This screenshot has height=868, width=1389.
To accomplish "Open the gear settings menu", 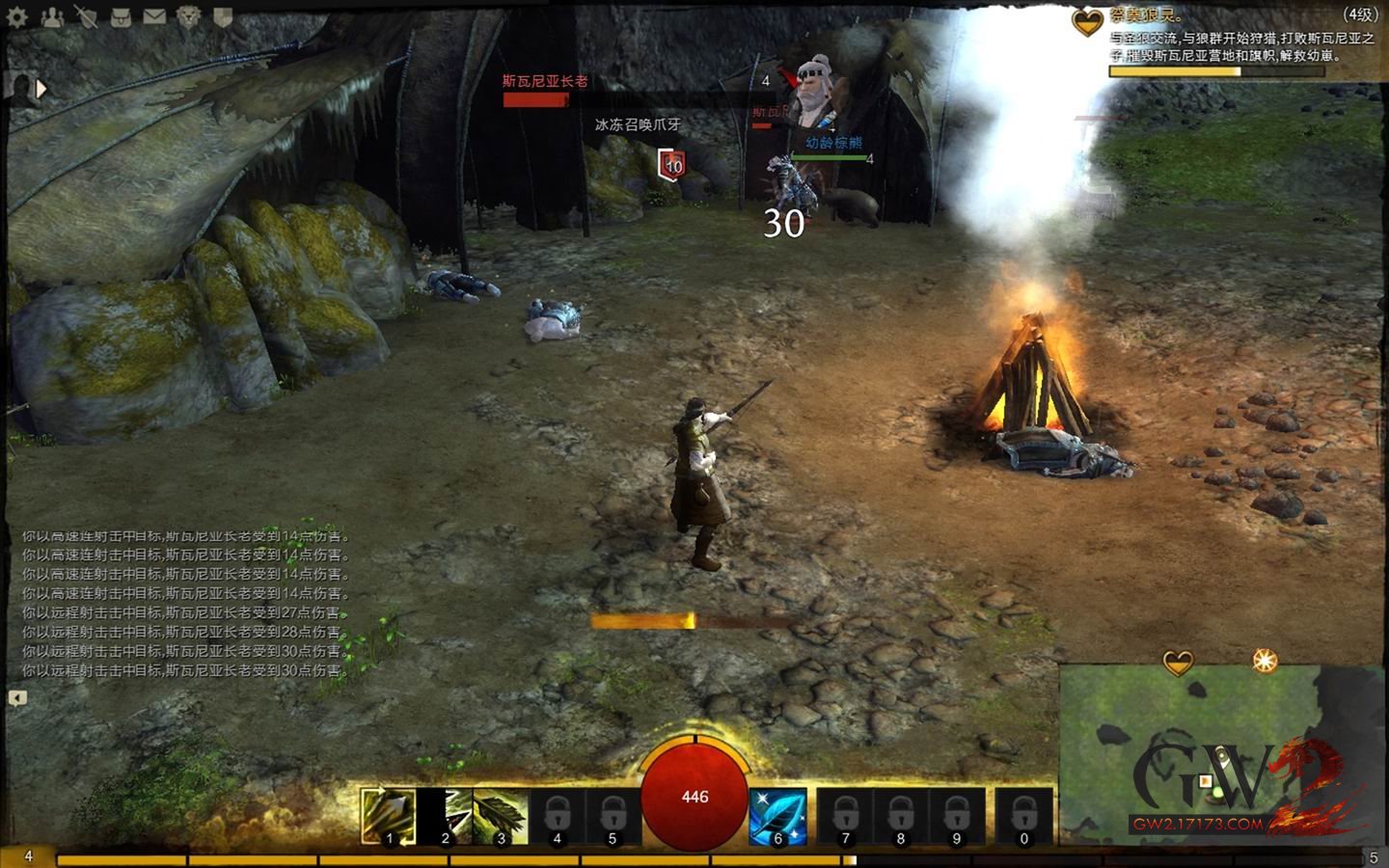I will (16, 17).
